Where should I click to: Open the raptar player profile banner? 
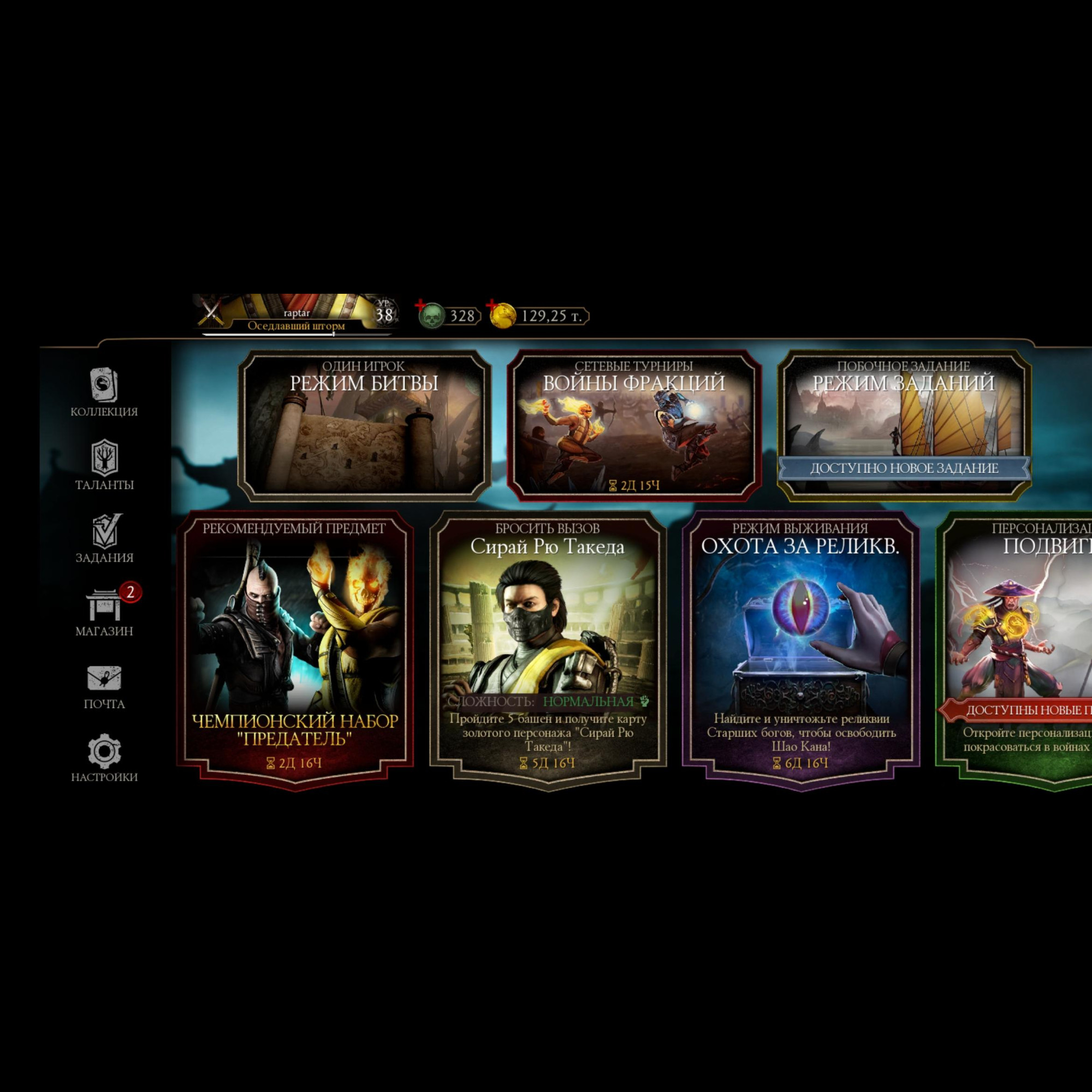pos(295,315)
